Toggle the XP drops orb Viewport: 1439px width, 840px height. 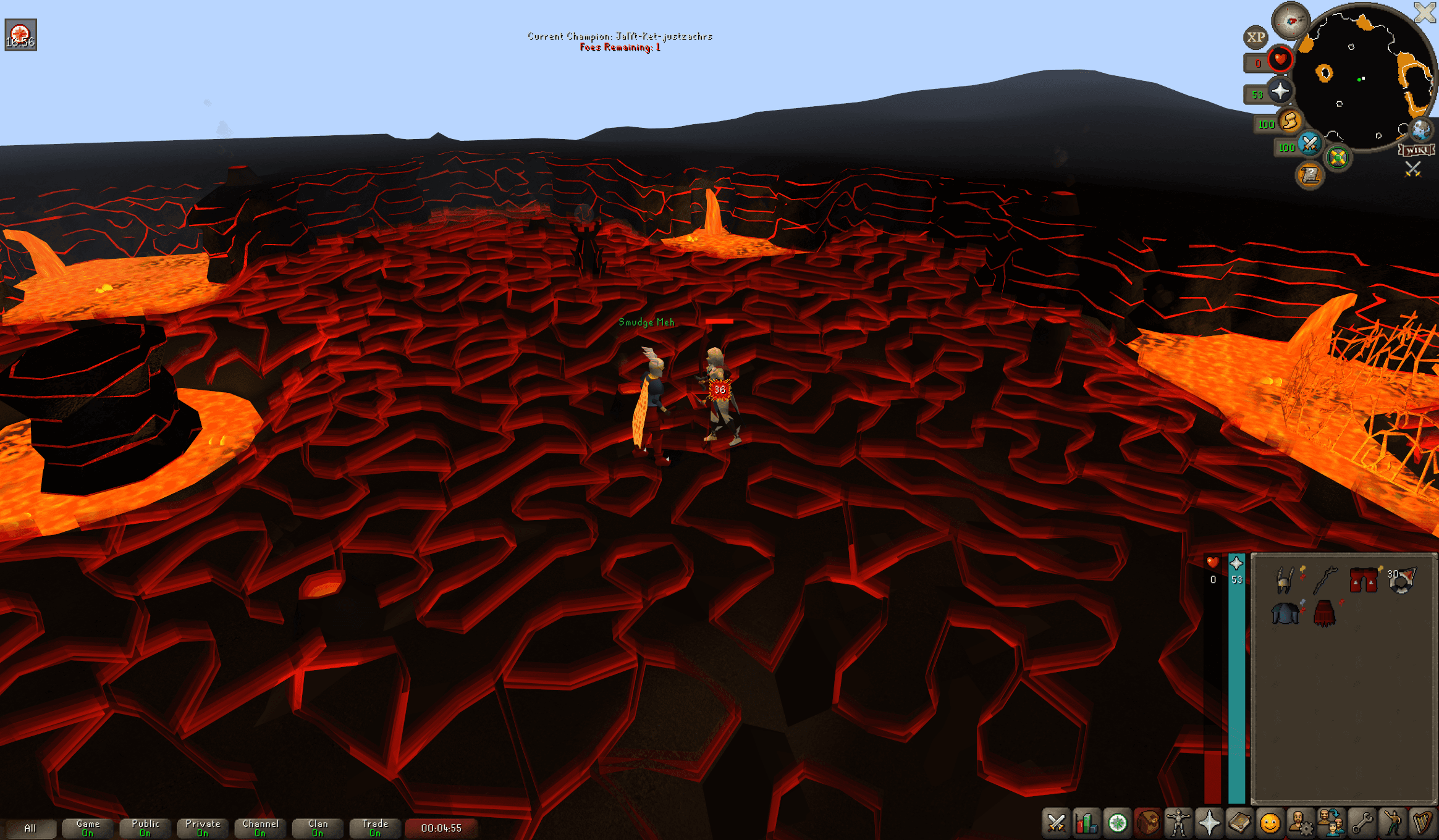click(1255, 38)
